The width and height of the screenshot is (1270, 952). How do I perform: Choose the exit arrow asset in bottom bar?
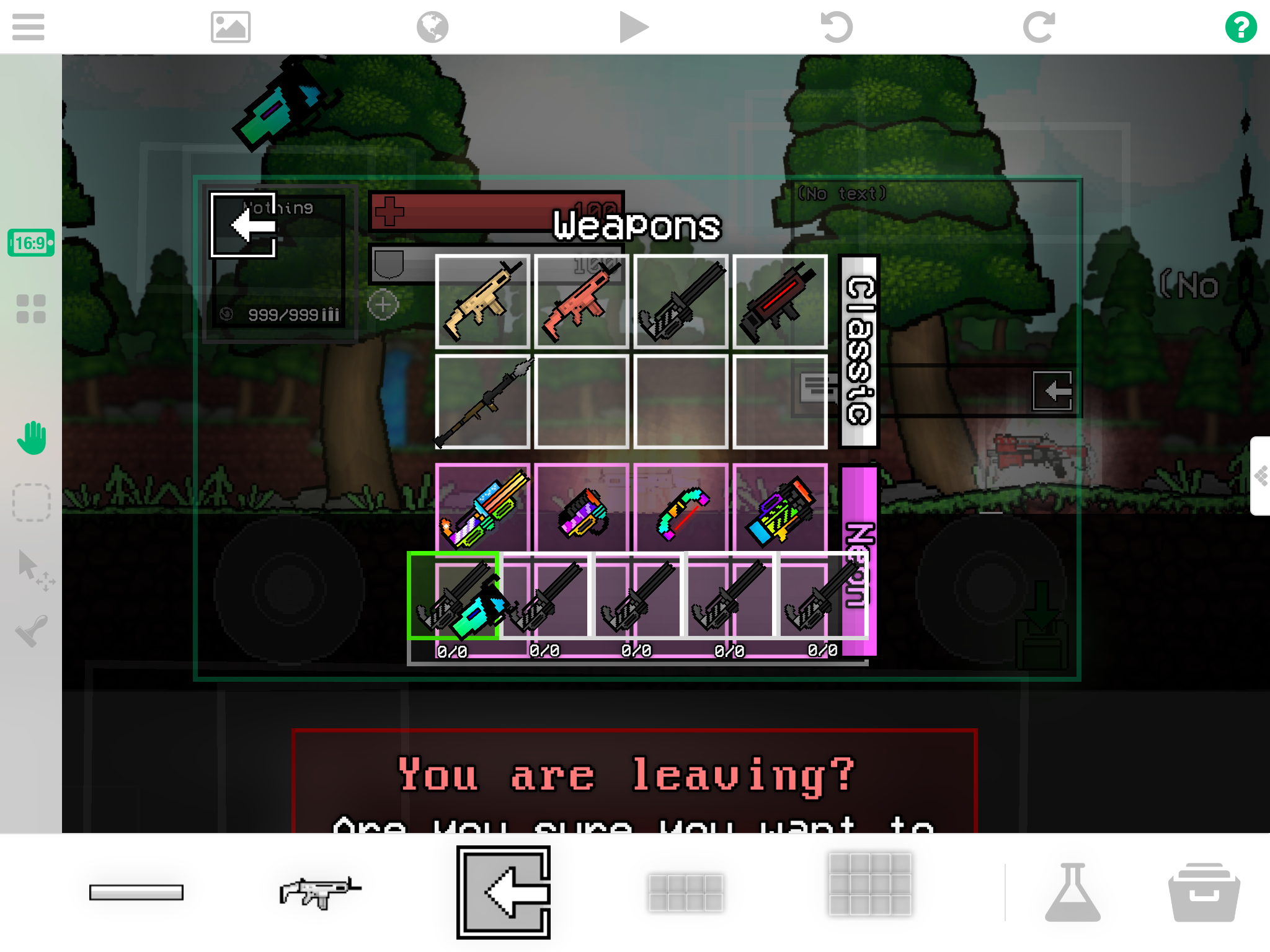[504, 892]
